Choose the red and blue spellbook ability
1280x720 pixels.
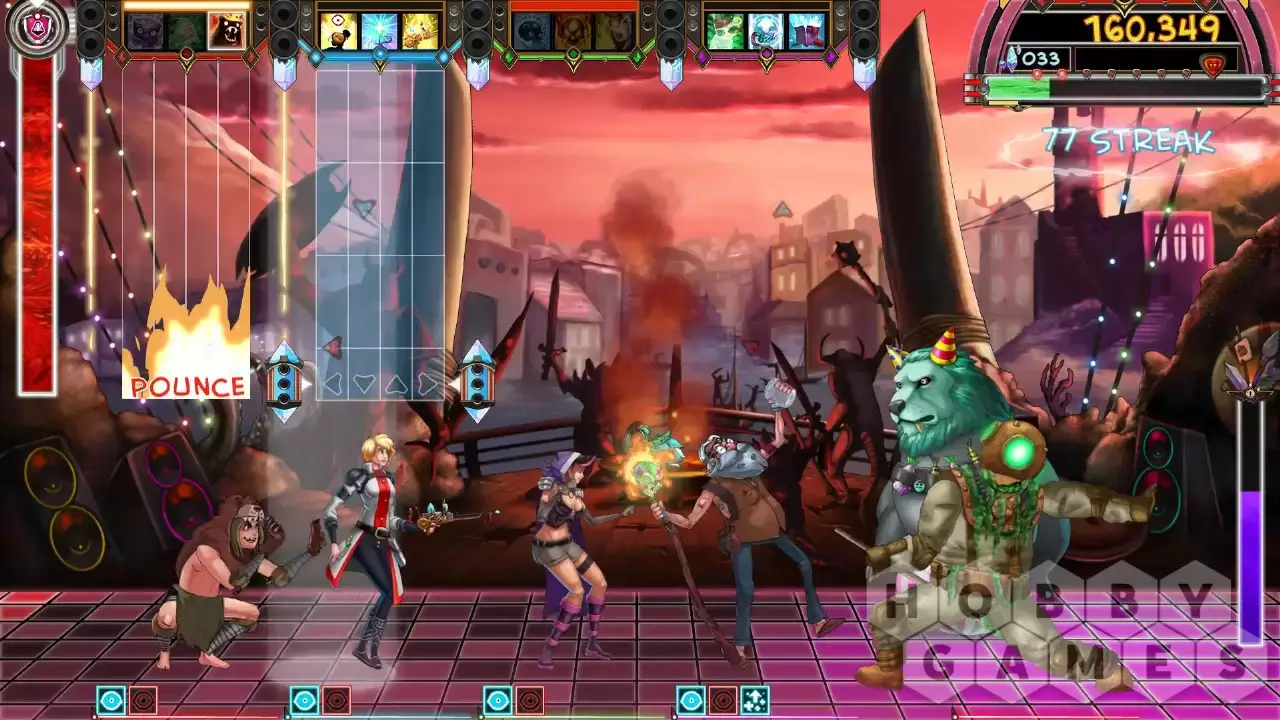tap(806, 31)
